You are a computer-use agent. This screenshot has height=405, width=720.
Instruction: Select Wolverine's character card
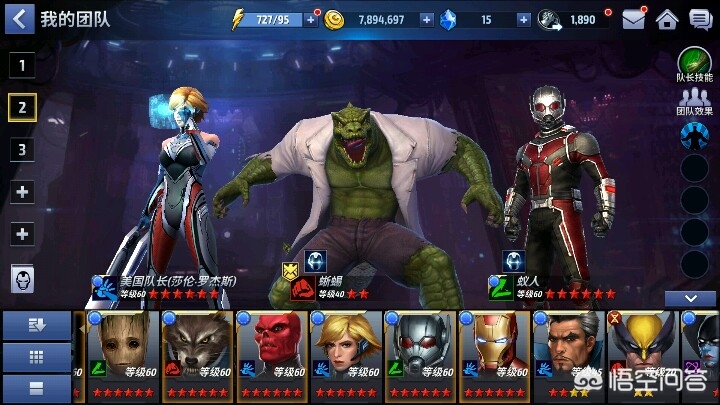pyautogui.click(x=643, y=356)
